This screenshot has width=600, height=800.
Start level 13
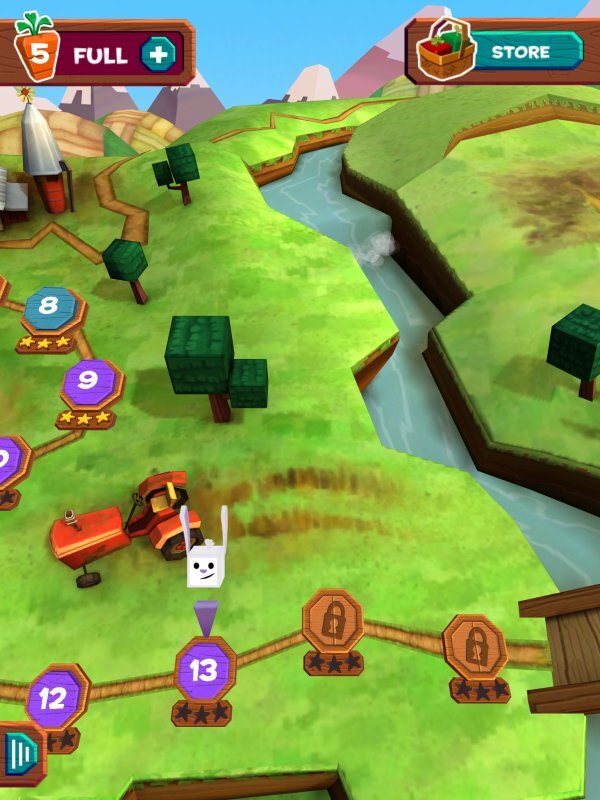click(204, 670)
